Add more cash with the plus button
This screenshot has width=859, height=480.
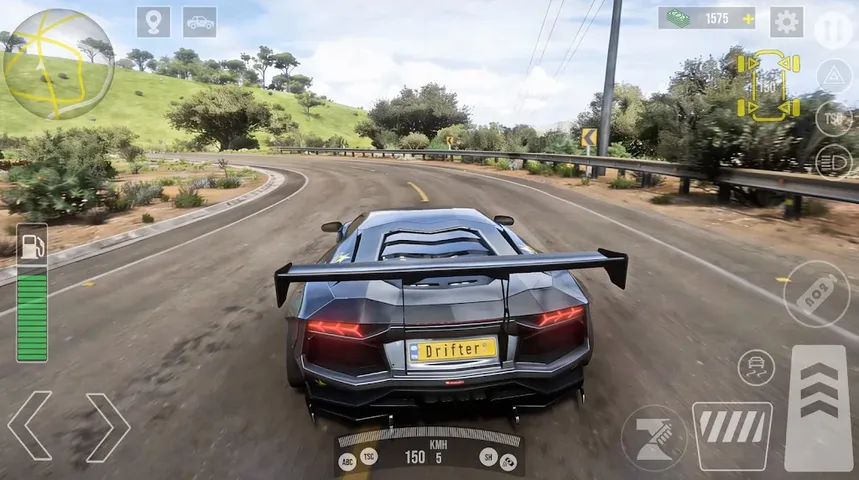(746, 18)
